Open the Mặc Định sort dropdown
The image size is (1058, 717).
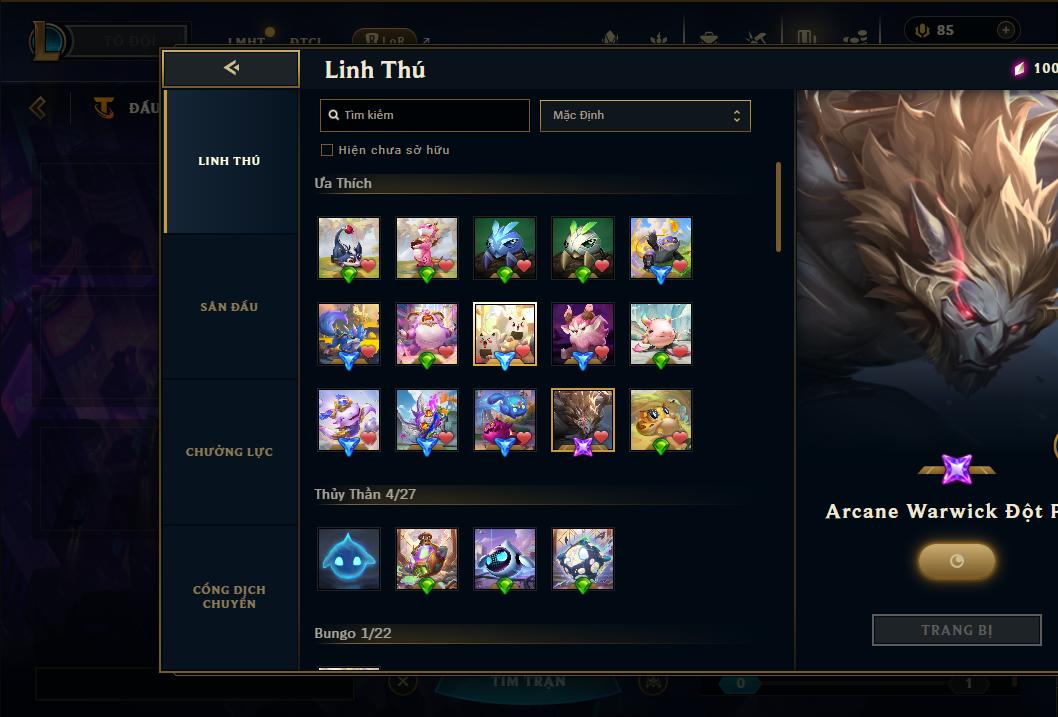[645, 115]
